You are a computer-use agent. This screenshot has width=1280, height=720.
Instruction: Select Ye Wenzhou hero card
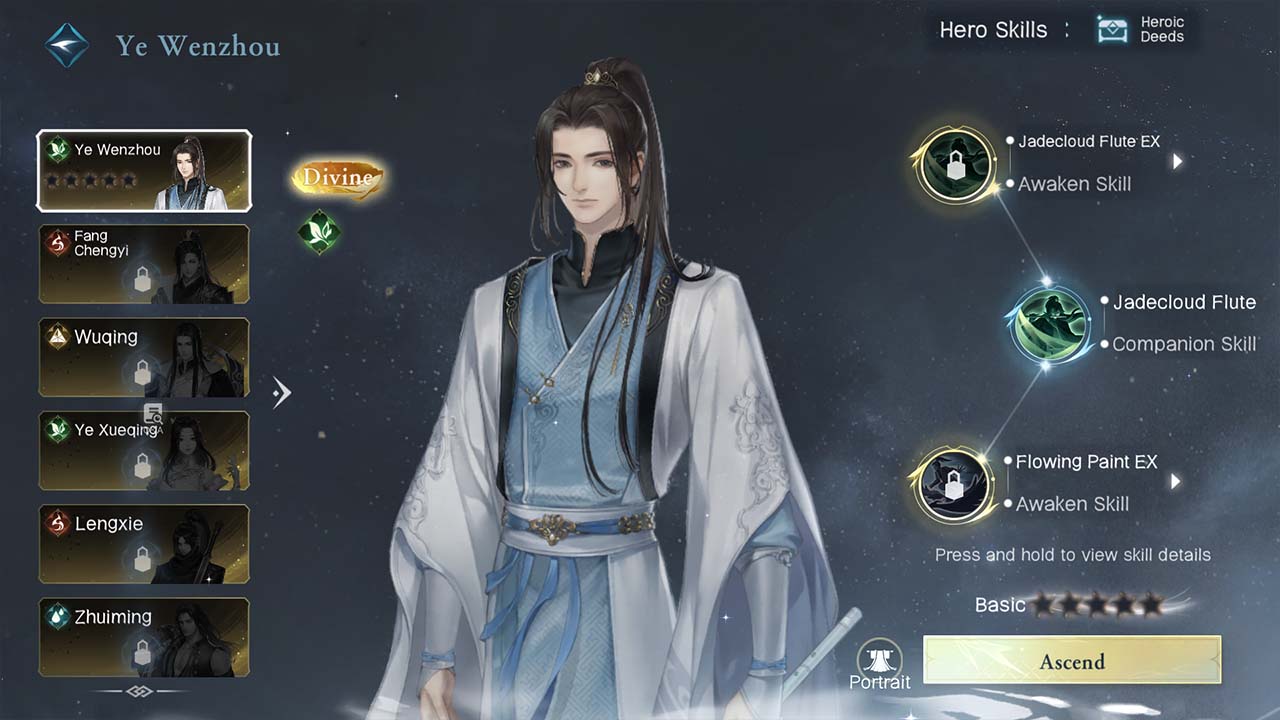pos(144,171)
